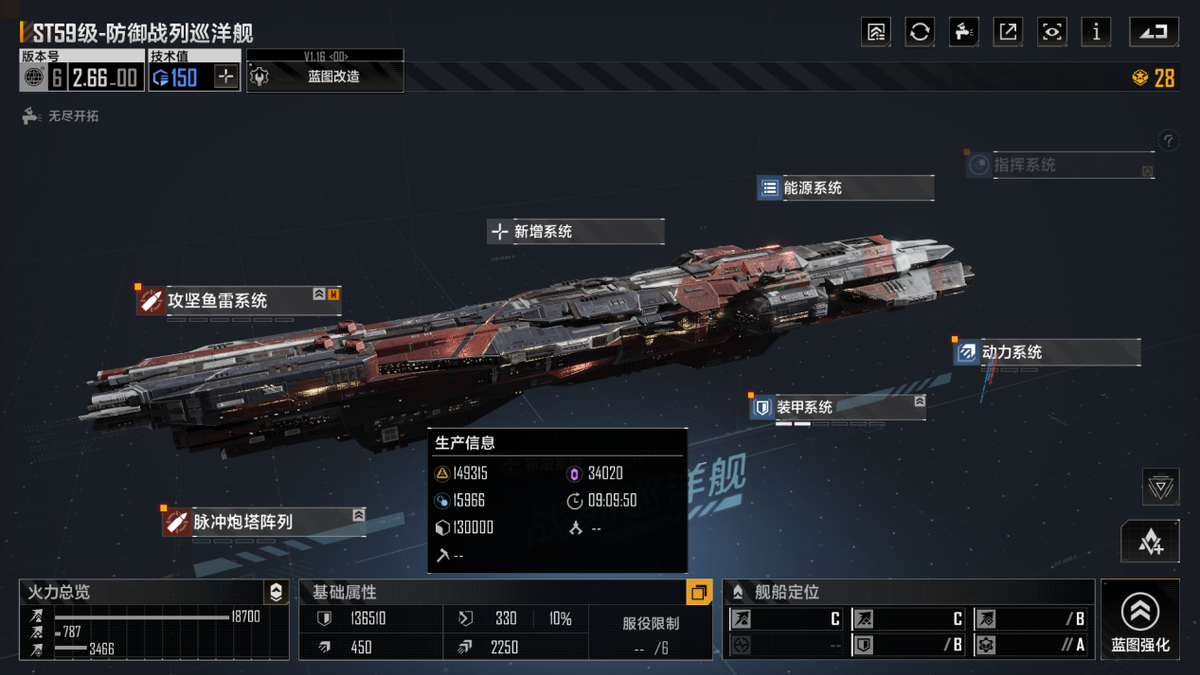Activate the 蓝图强化 blueprint enhance button

pyautogui.click(x=1140, y=620)
